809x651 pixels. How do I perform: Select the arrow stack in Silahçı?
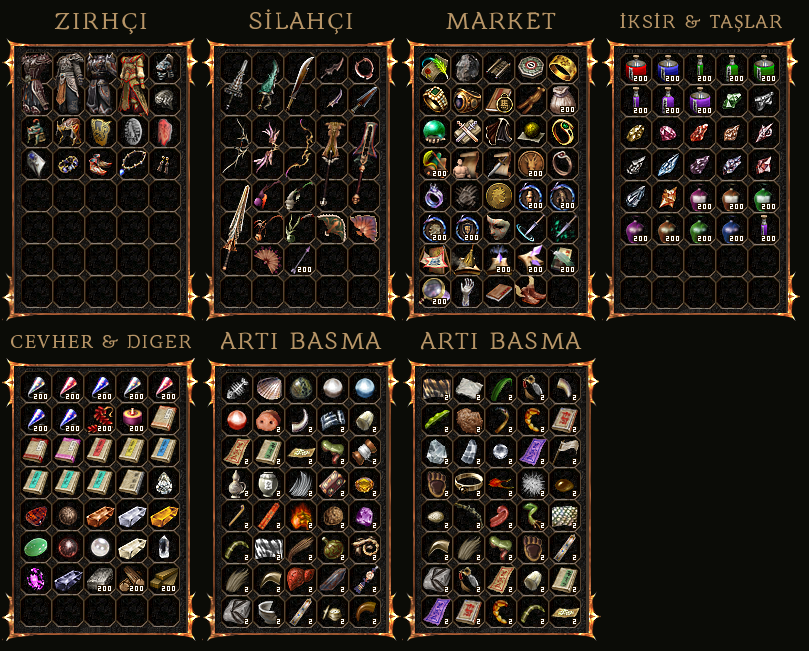point(300,260)
